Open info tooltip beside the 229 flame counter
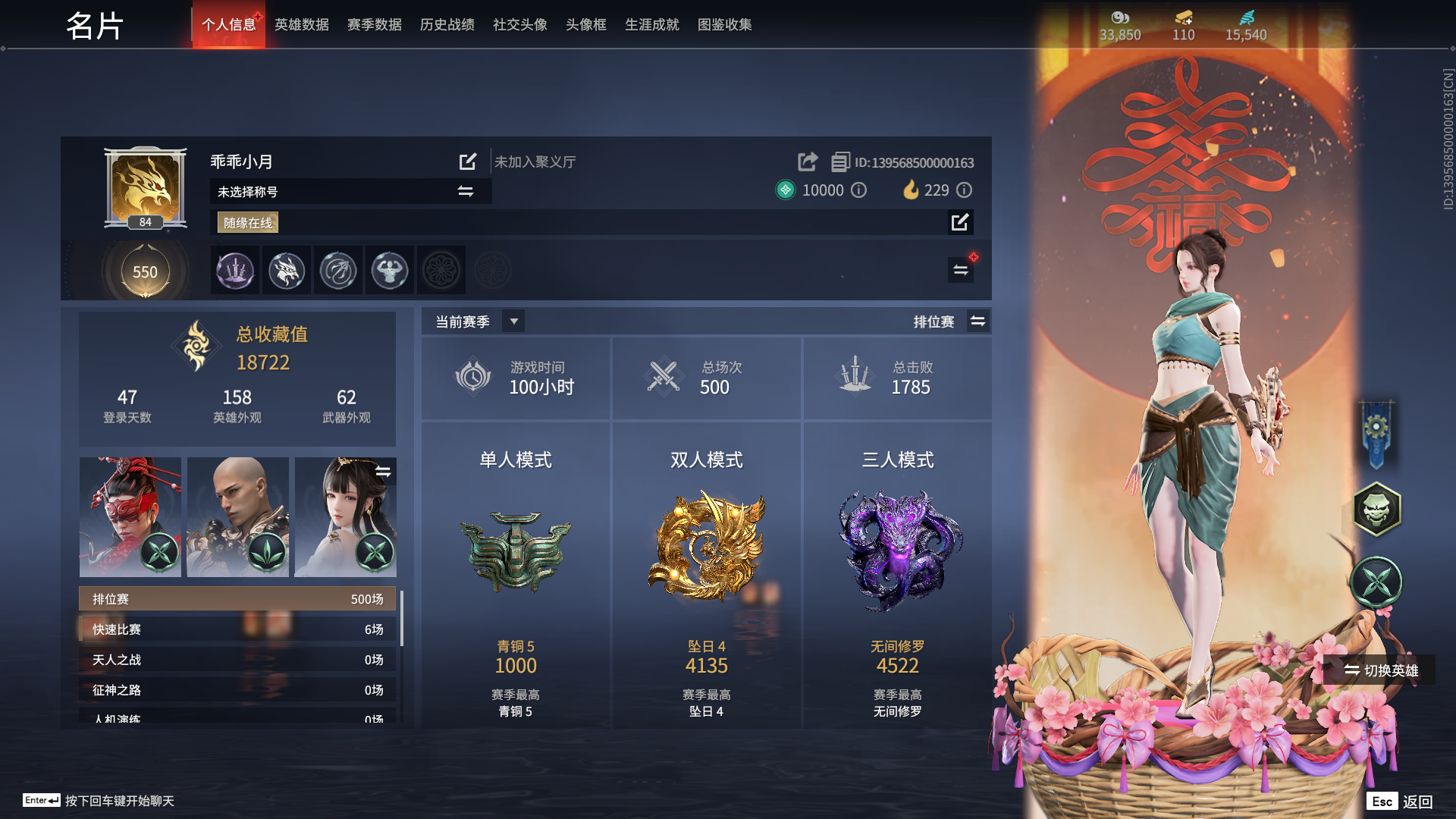Screen dimensions: 1456x819 [x=964, y=190]
